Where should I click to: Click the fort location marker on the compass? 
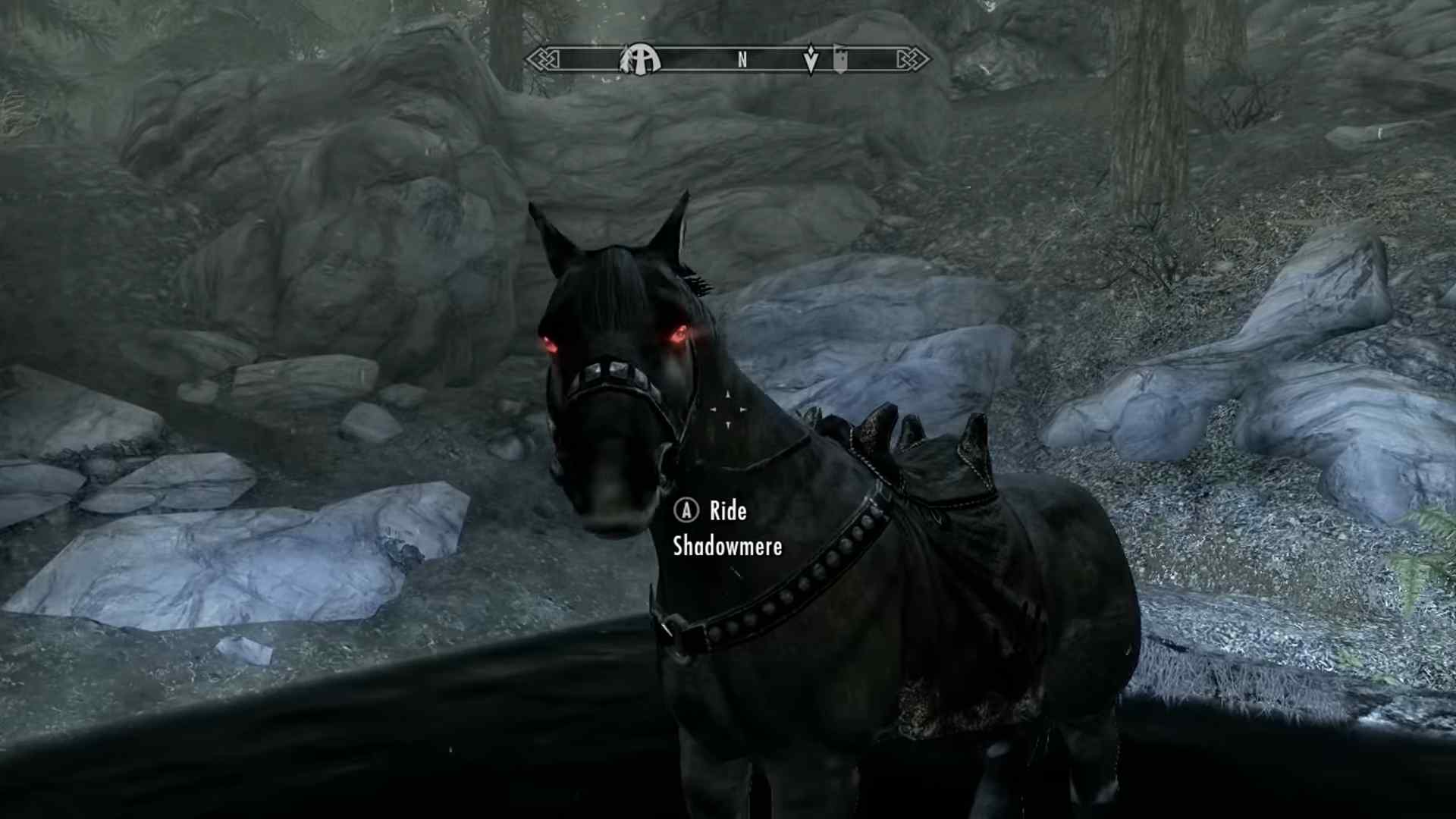pyautogui.click(x=840, y=58)
